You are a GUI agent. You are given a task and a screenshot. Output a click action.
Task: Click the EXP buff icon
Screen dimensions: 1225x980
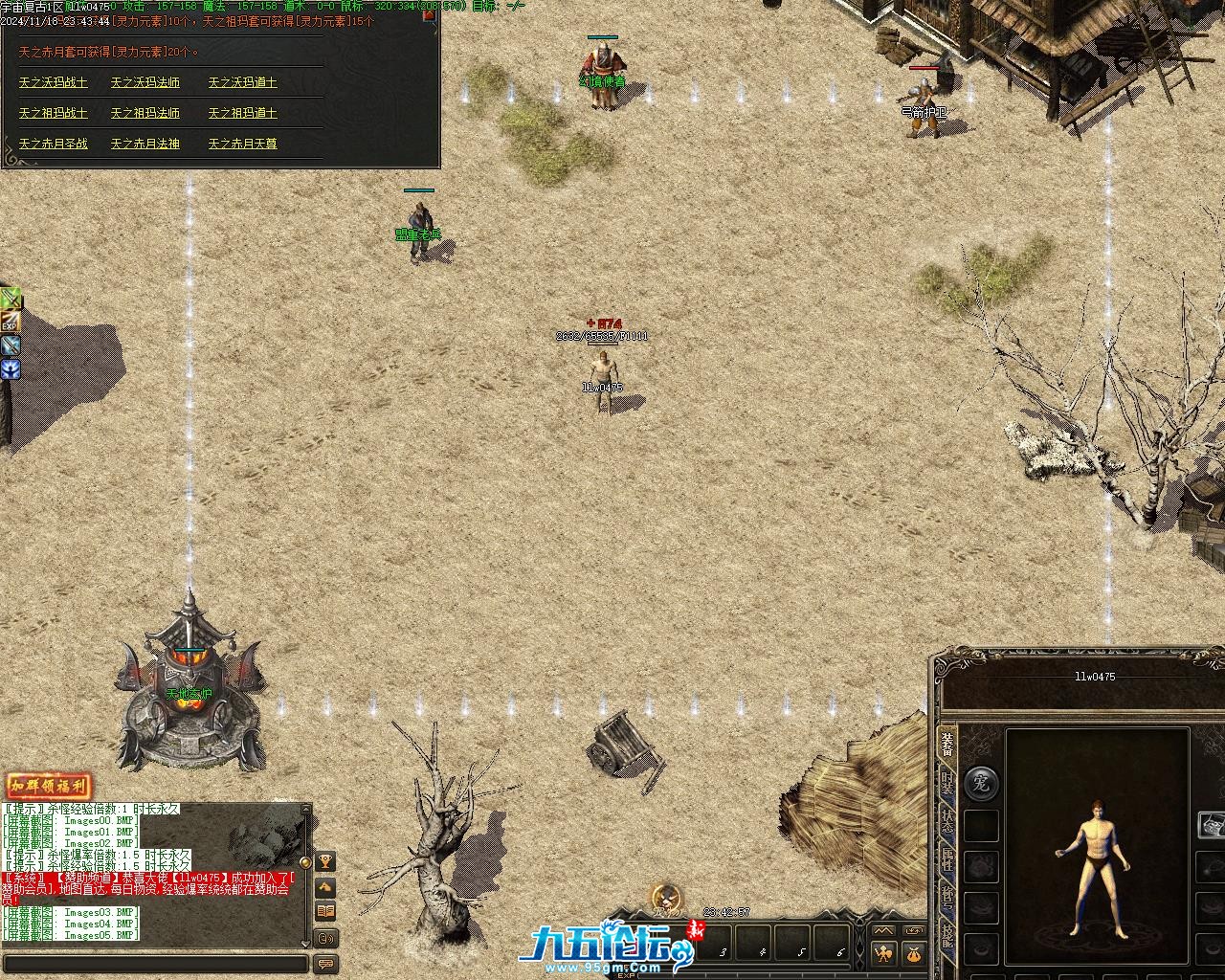point(10,323)
